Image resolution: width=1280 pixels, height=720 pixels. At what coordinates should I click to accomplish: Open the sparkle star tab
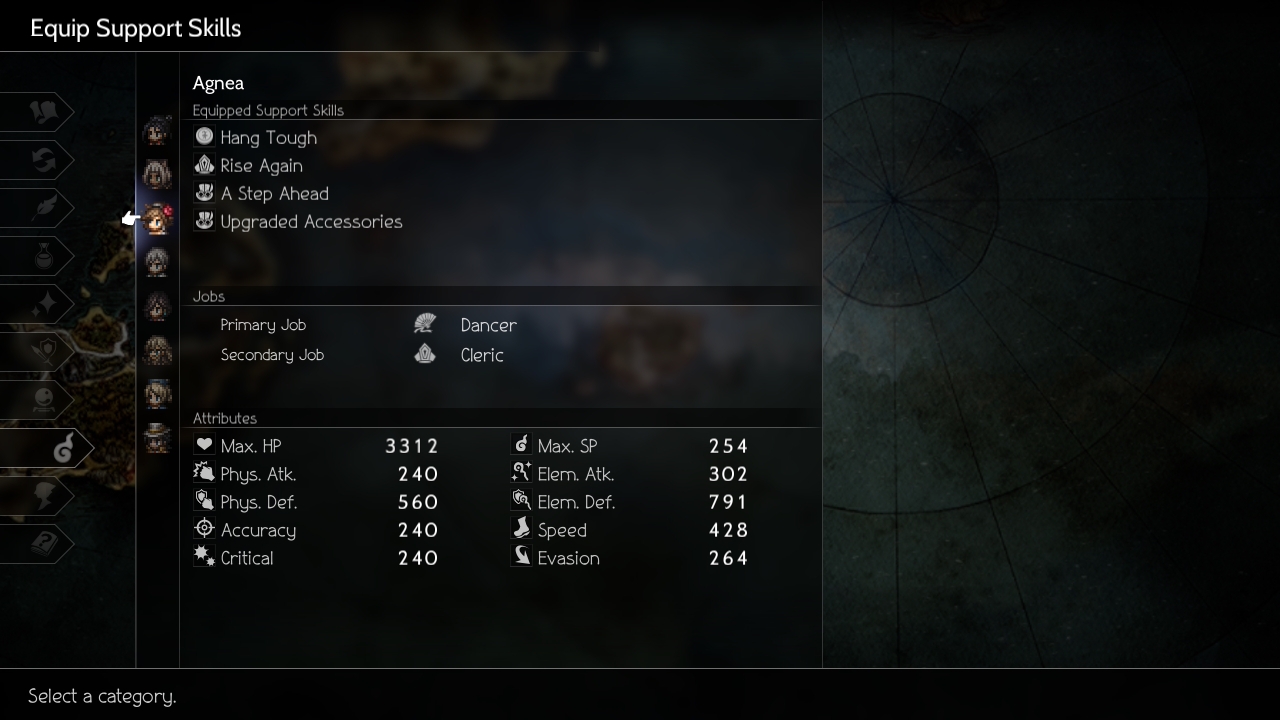tap(43, 305)
